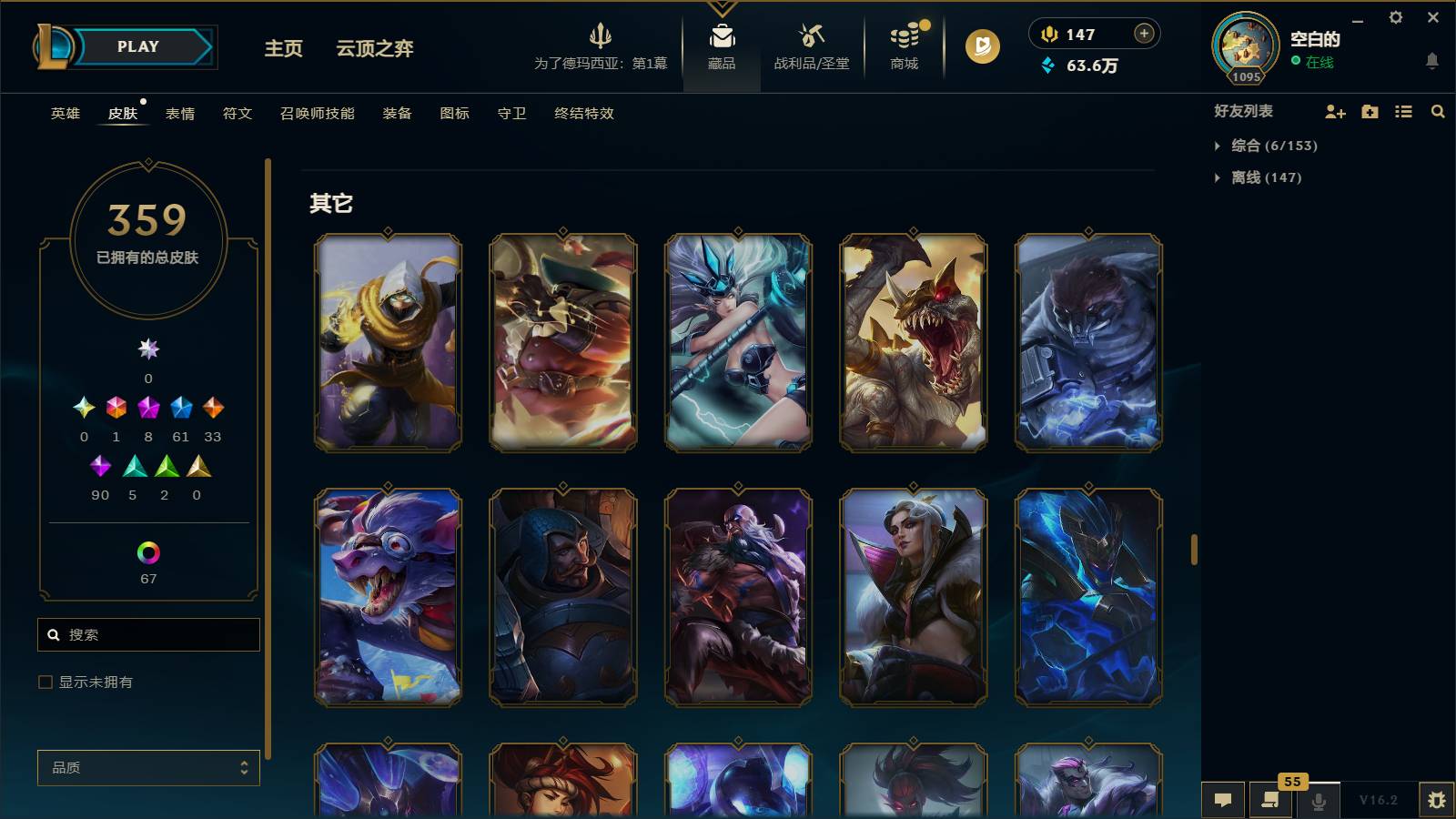Click the friend list view icon
Screen dimensions: 1456x819
tap(1402, 112)
